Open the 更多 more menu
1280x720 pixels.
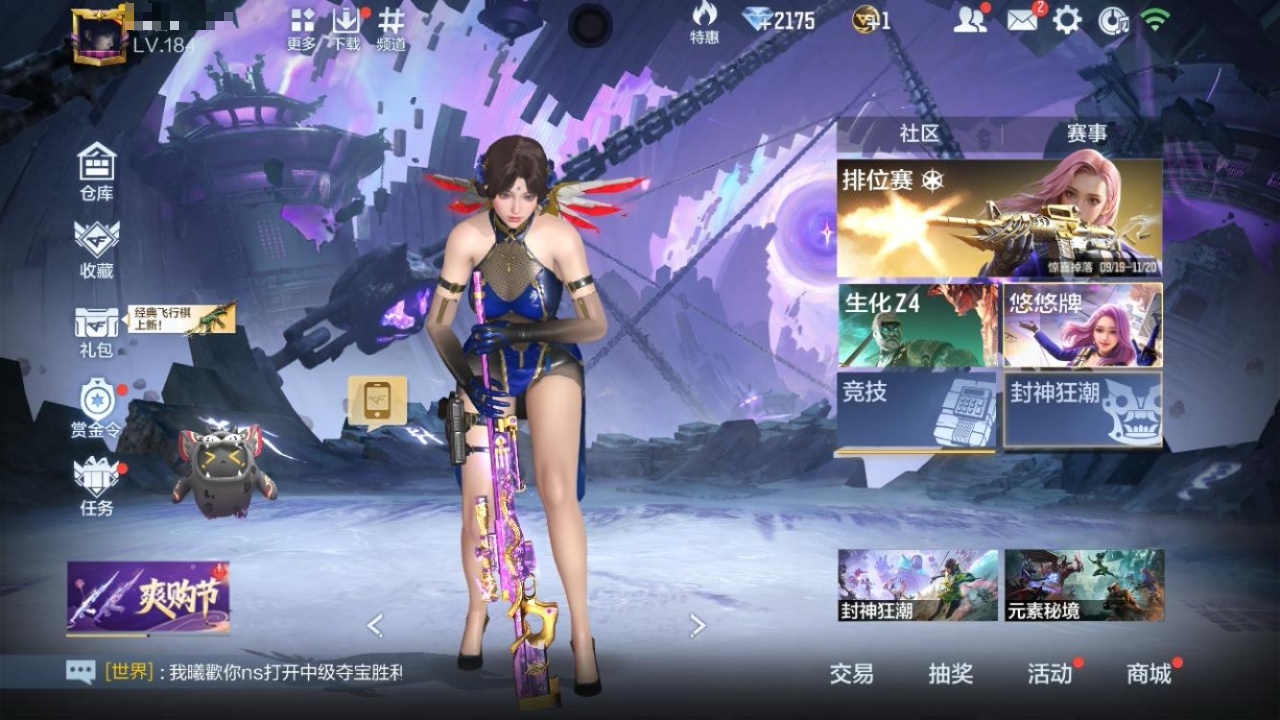(x=302, y=29)
